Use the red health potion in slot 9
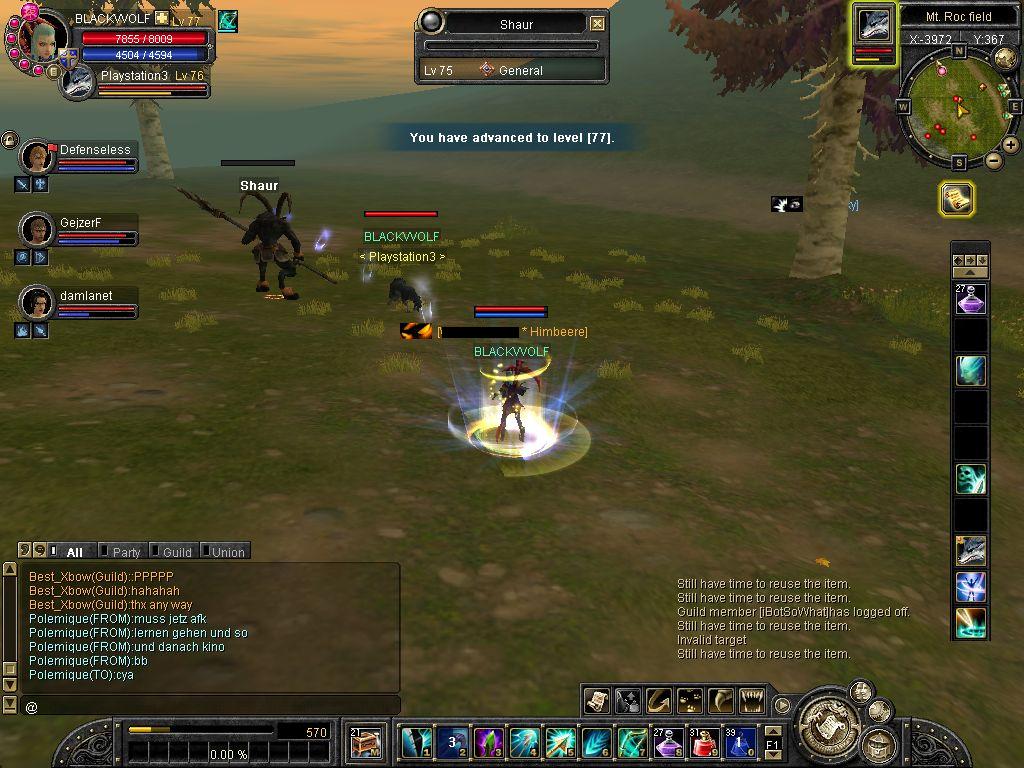The height and width of the screenshot is (768, 1024). 704,742
